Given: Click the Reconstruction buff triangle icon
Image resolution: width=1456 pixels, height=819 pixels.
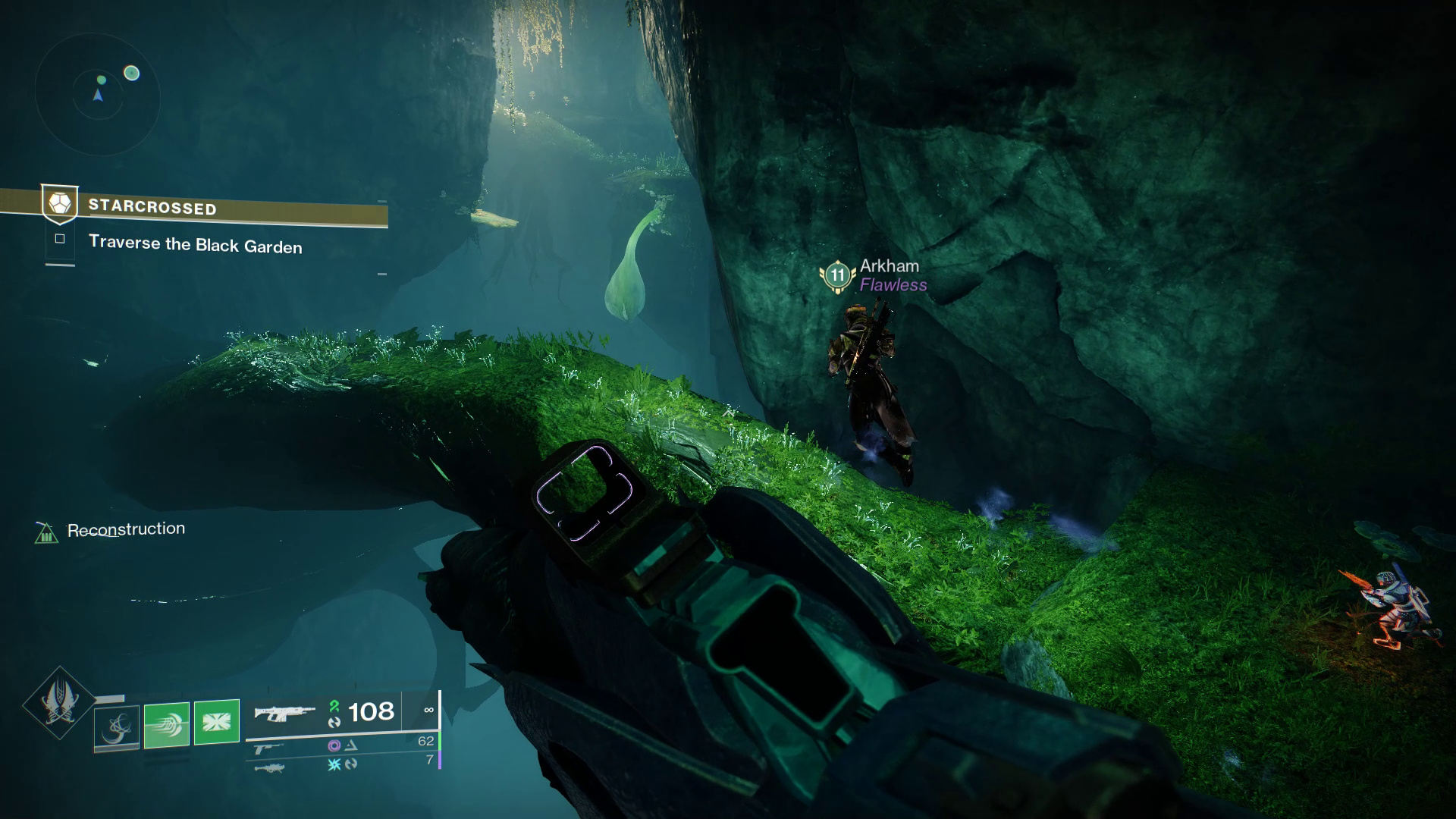Looking at the screenshot, I should (x=48, y=534).
